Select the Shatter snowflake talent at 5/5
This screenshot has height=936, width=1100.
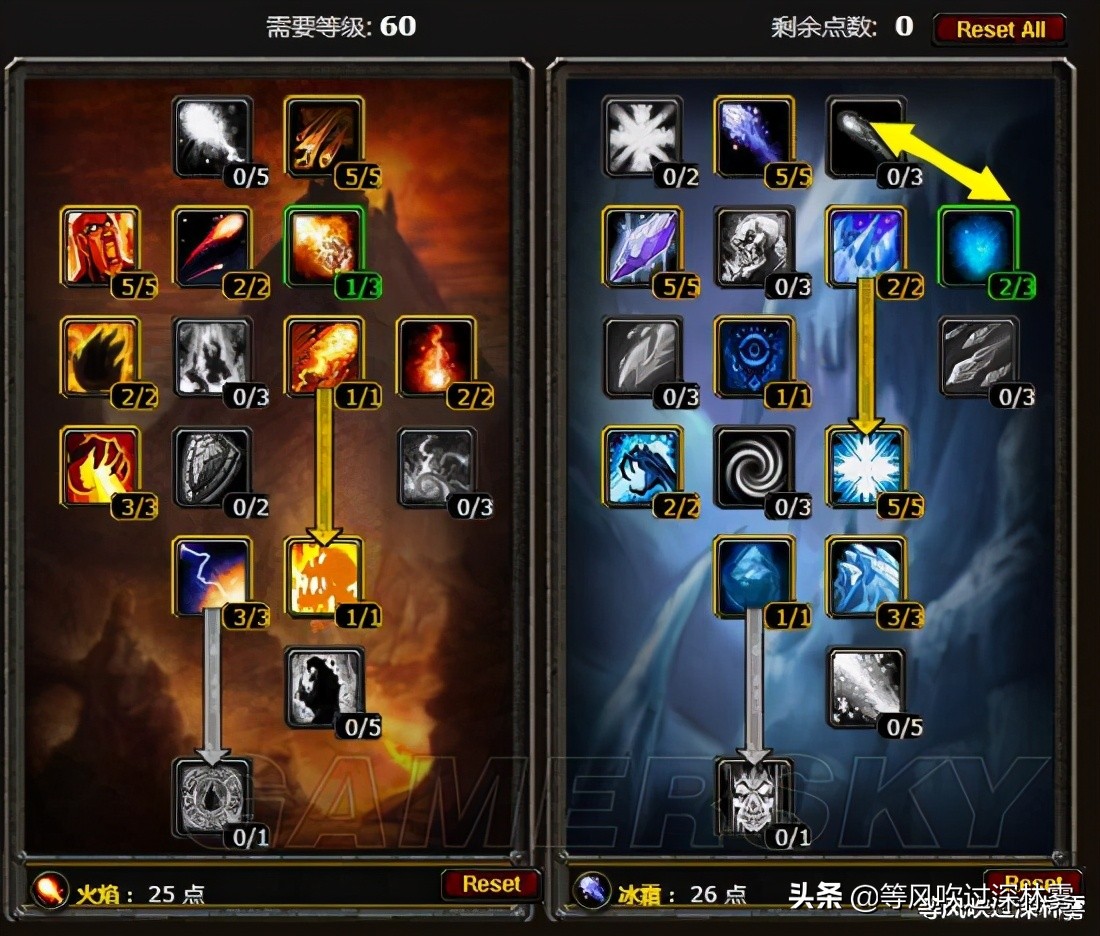tap(865, 466)
